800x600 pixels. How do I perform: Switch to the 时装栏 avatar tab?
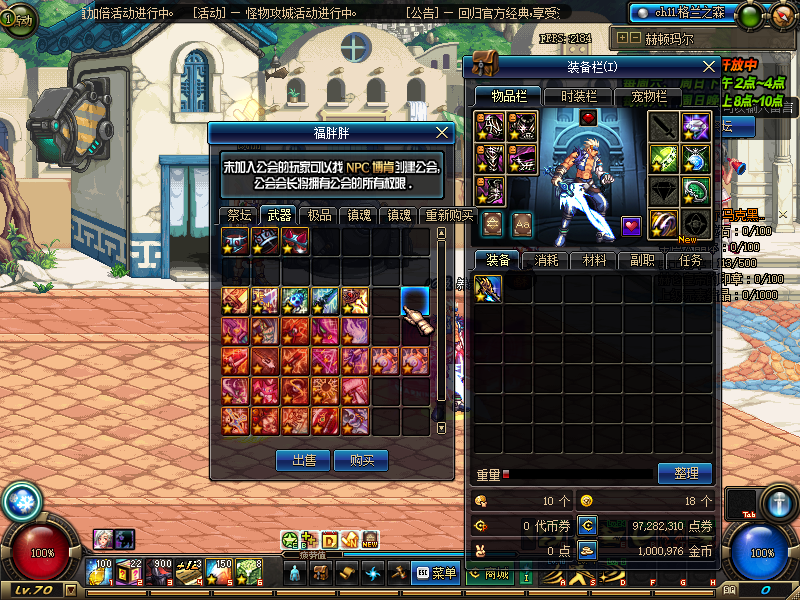pyautogui.click(x=579, y=97)
